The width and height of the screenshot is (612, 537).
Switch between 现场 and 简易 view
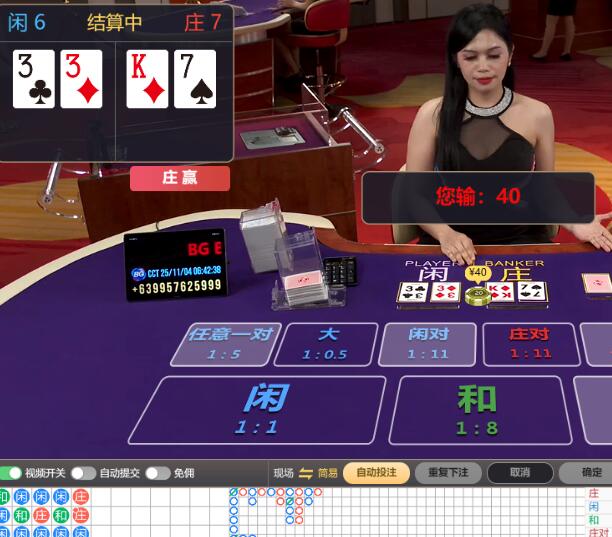(306, 473)
